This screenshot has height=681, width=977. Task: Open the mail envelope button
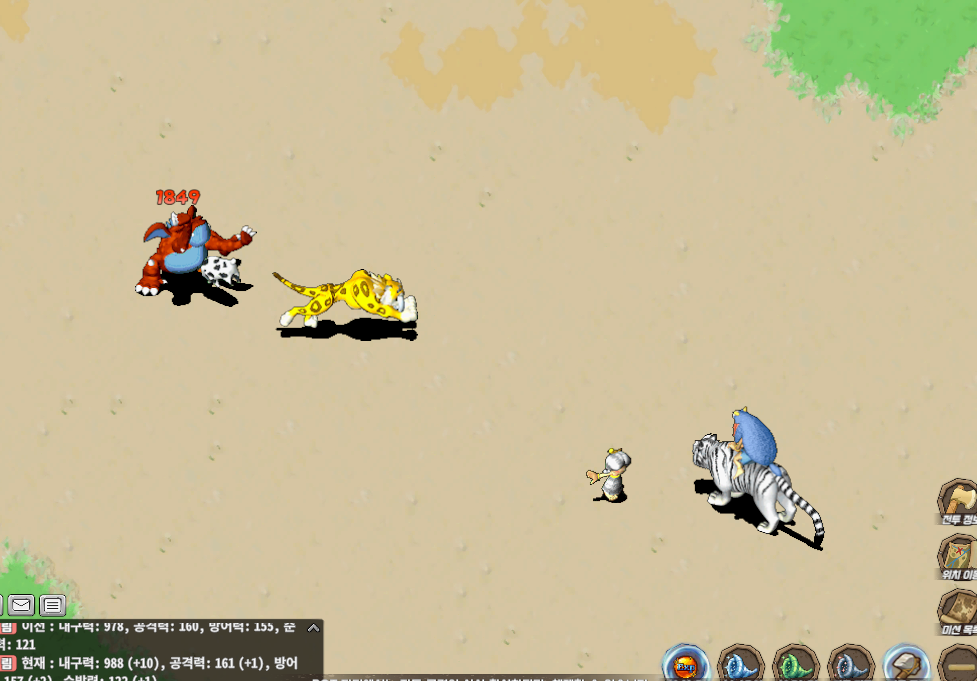pyautogui.click(x=21, y=604)
